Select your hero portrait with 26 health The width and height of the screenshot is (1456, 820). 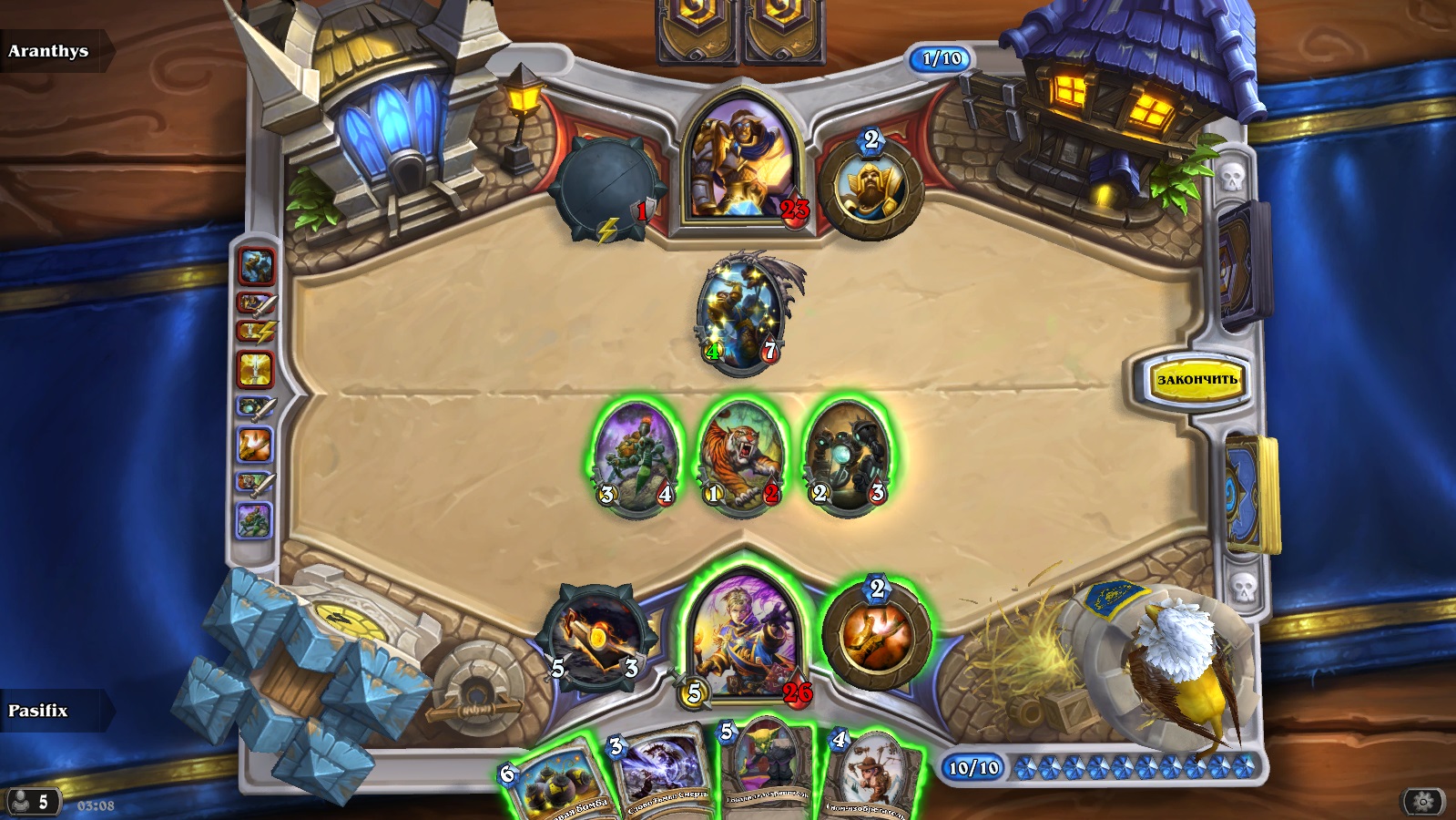(743, 635)
